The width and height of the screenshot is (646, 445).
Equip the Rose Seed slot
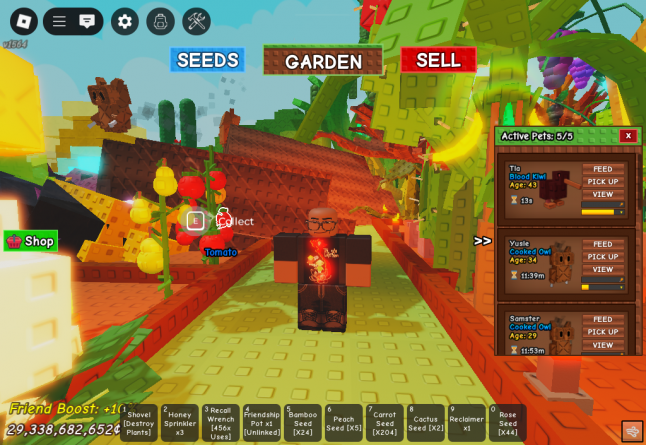point(508,423)
